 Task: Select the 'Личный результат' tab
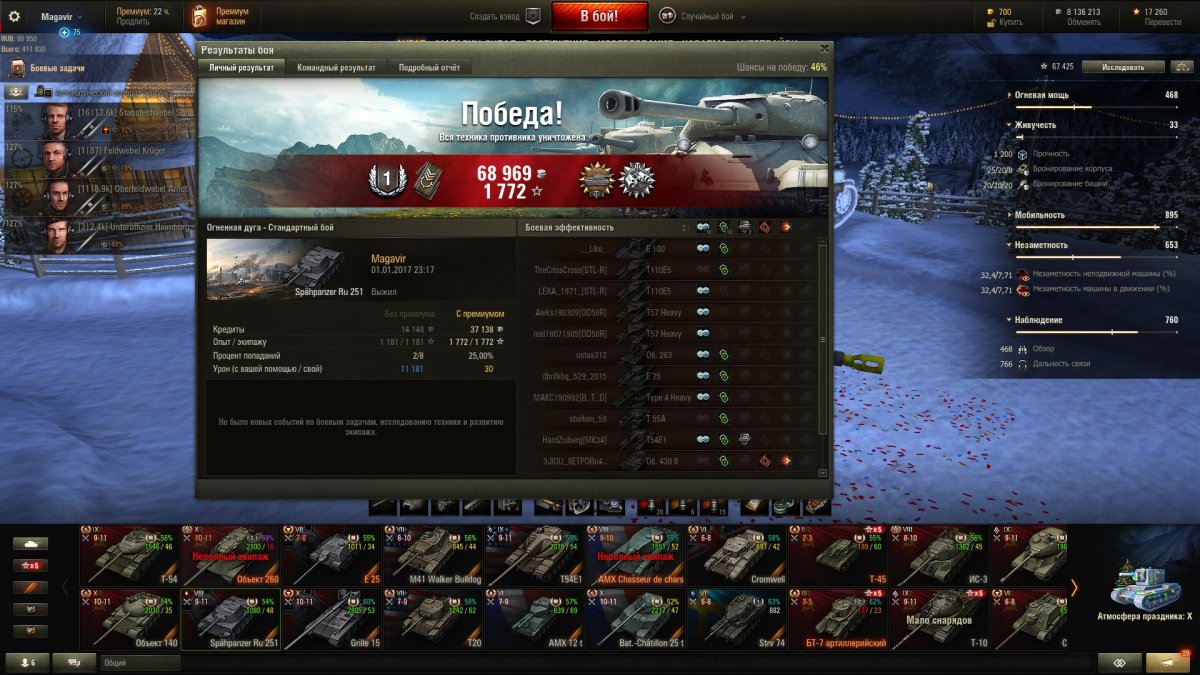tap(240, 67)
